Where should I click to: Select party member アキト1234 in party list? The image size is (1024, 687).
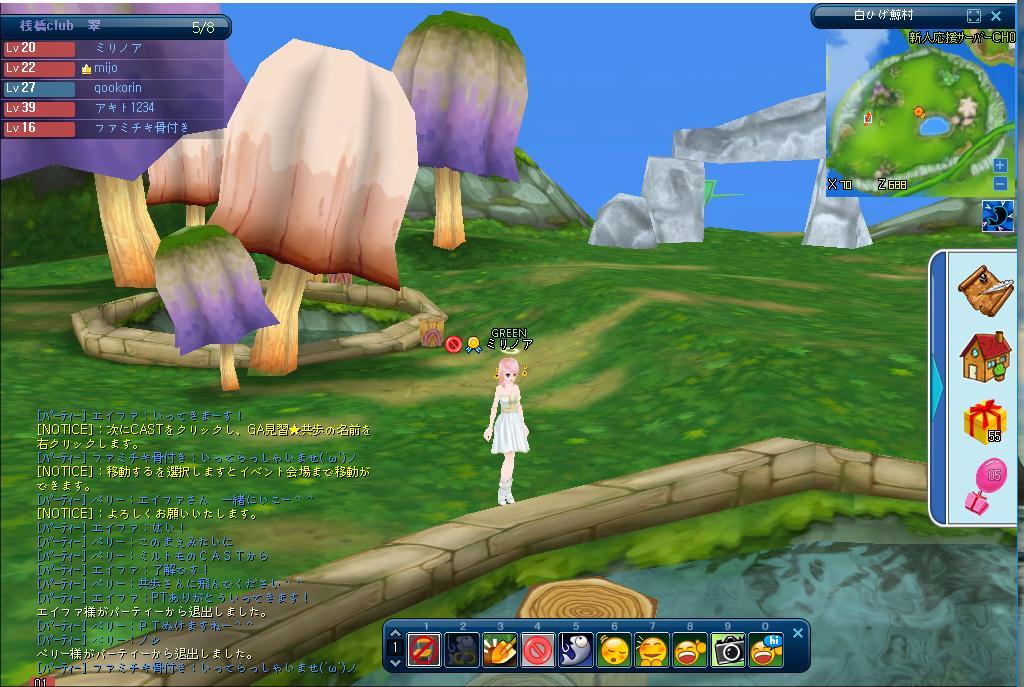point(124,108)
